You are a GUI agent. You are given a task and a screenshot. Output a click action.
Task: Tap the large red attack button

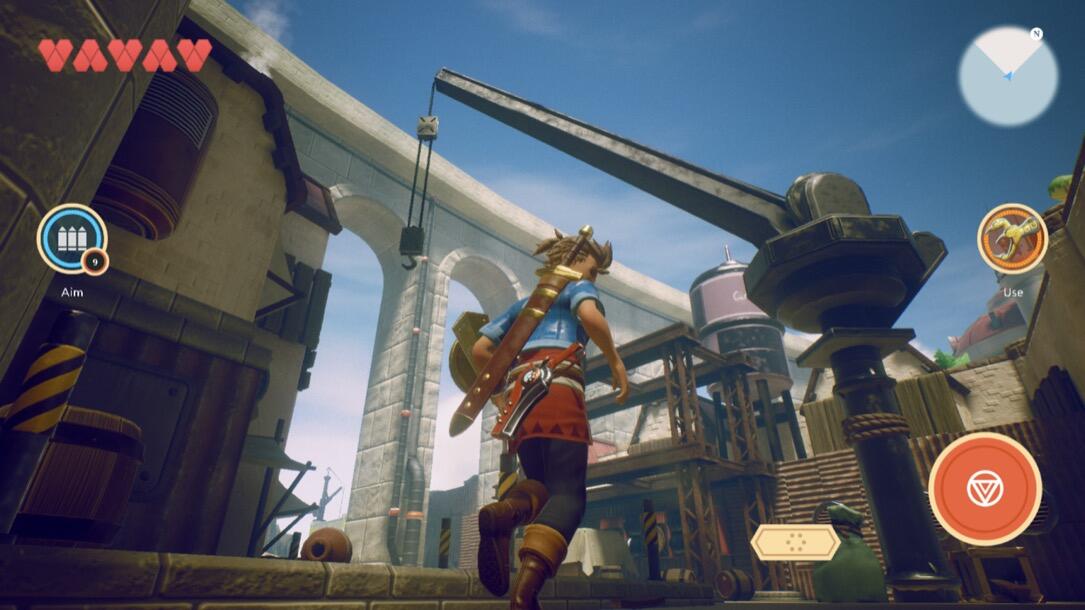[984, 489]
